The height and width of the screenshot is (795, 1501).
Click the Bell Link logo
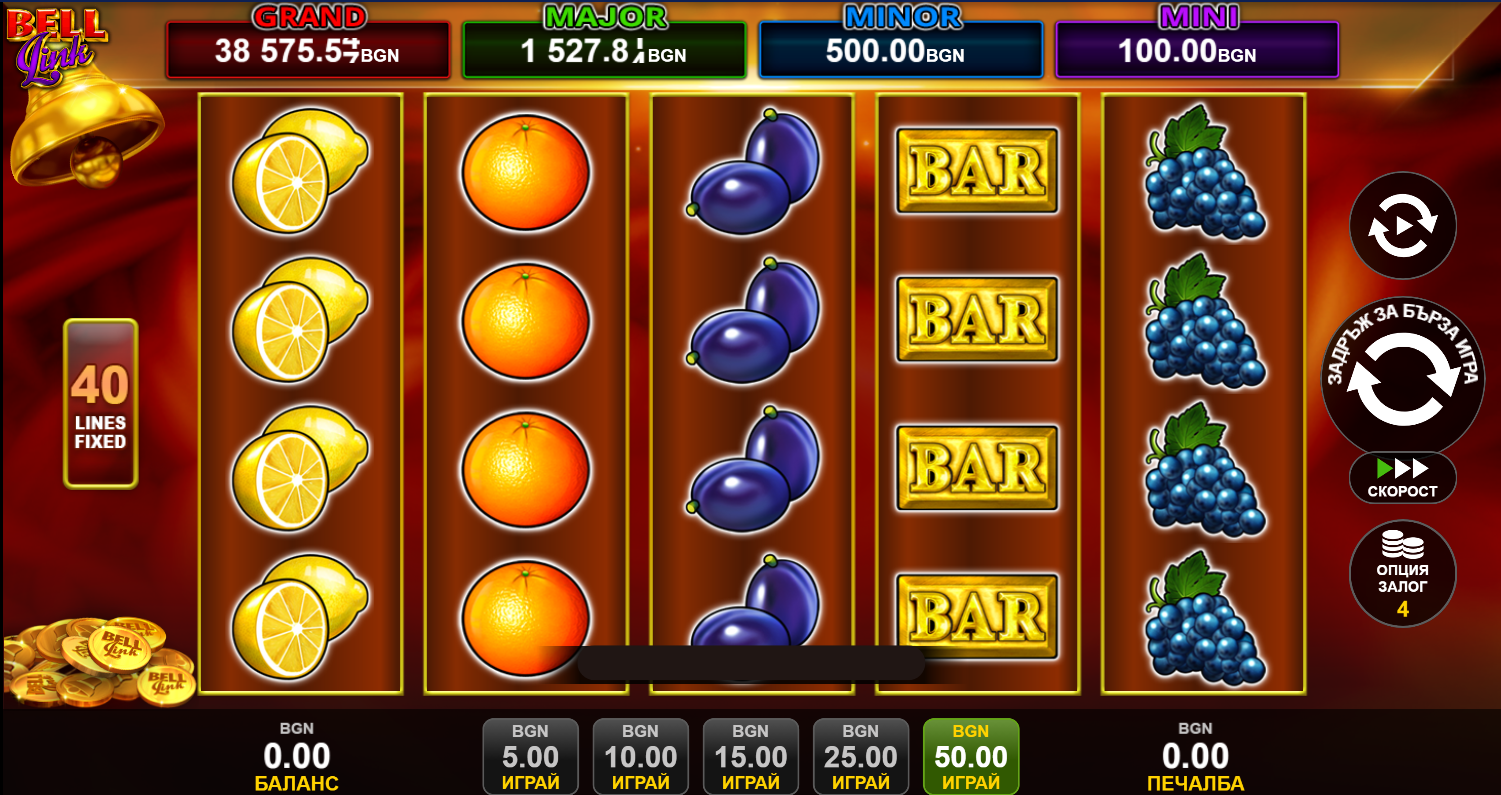click(55, 42)
